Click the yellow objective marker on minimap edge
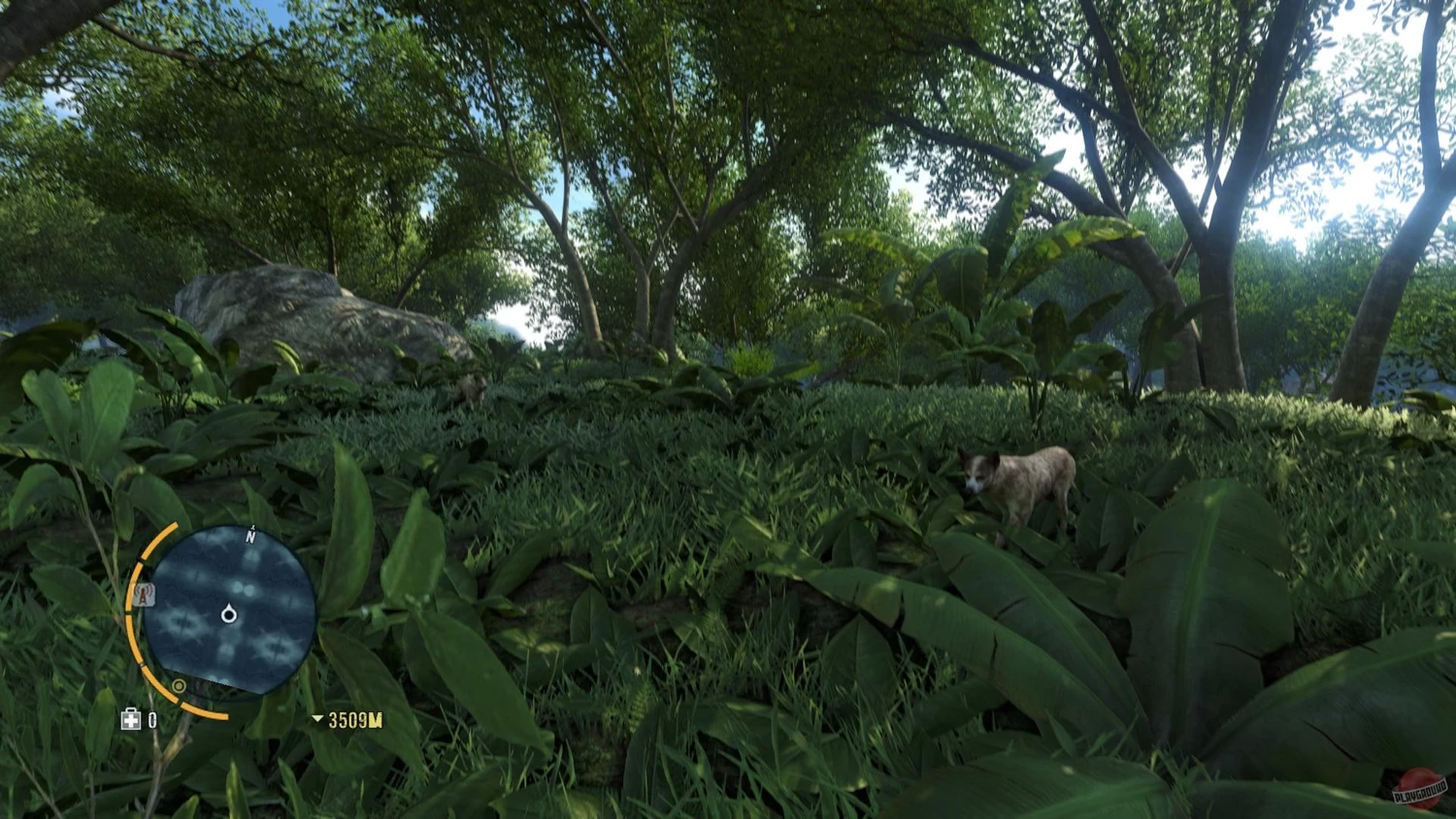The image size is (1456, 819). [179, 686]
